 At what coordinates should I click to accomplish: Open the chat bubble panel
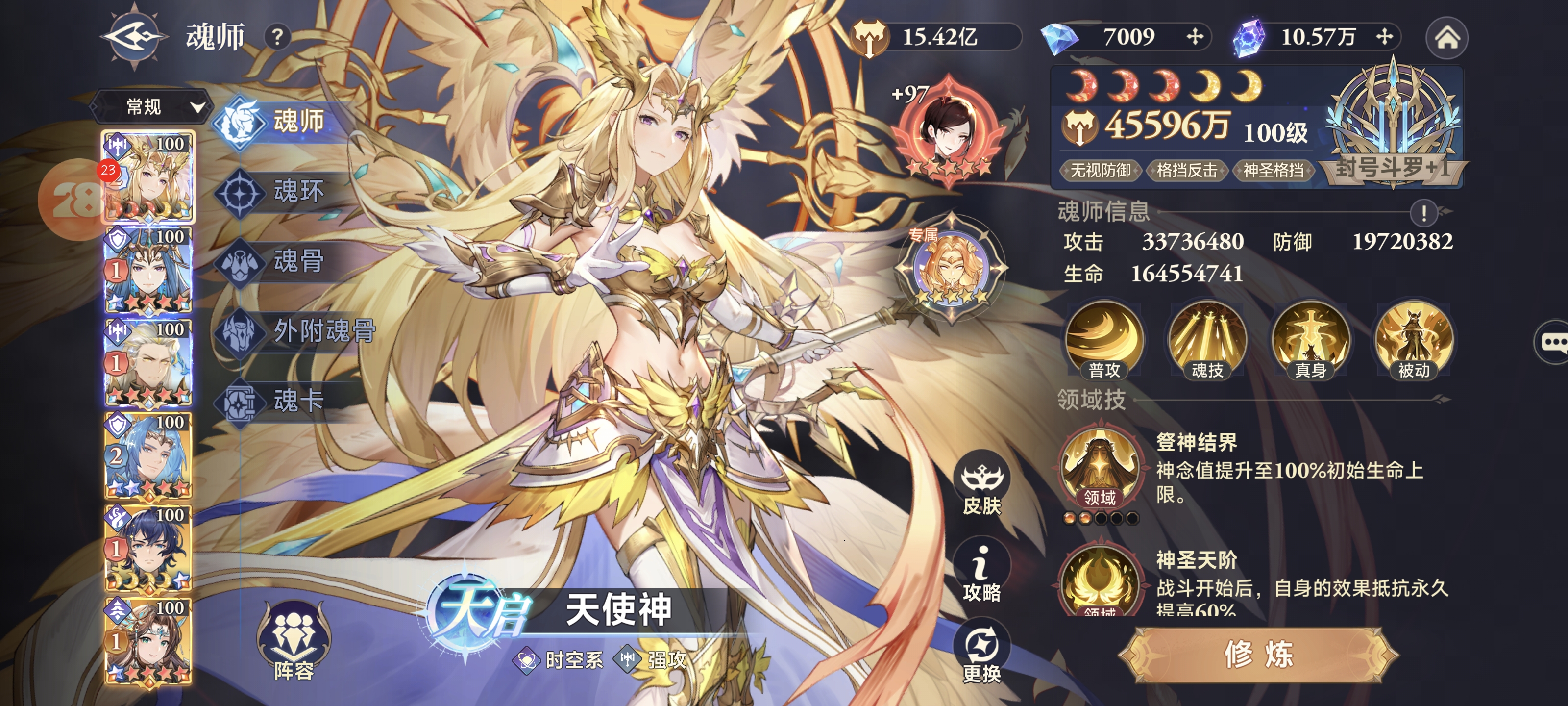[x=1553, y=342]
